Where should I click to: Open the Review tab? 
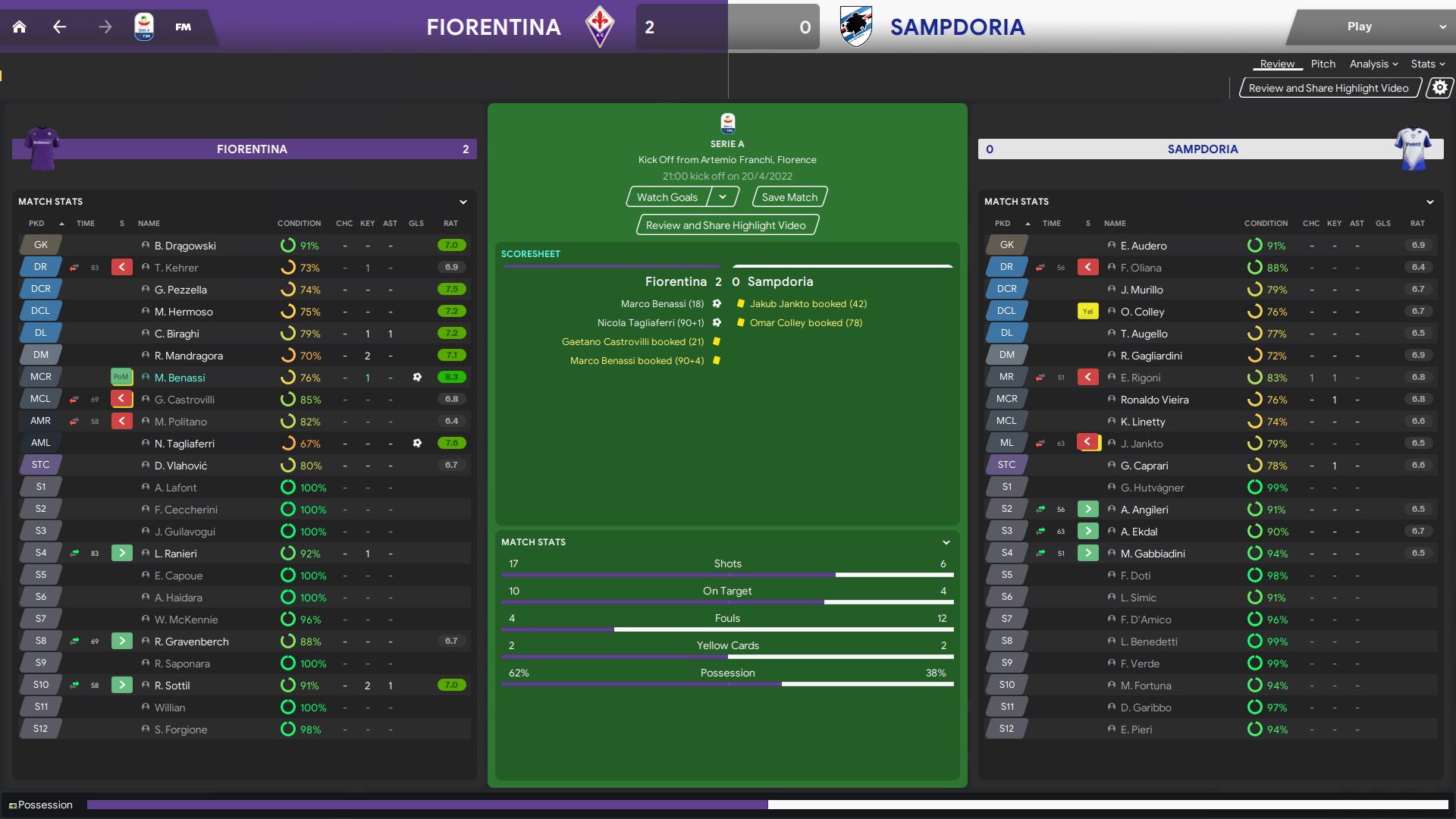(1277, 64)
